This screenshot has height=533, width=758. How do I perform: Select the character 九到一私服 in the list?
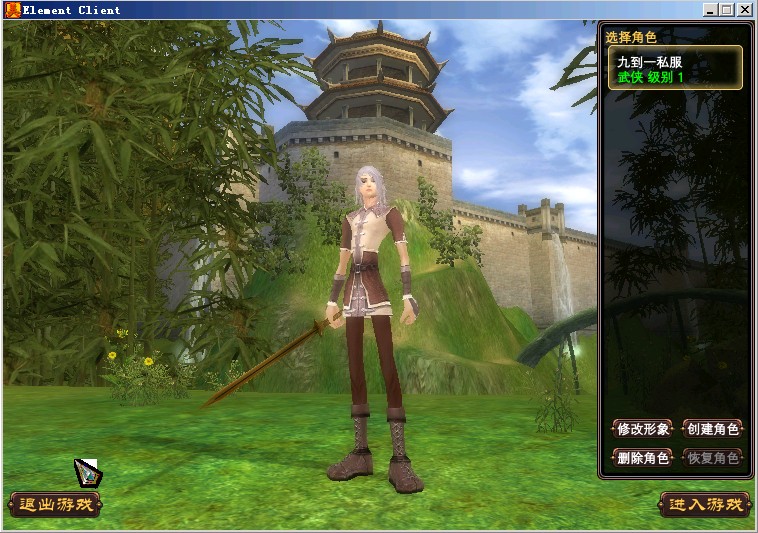pyautogui.click(x=674, y=68)
